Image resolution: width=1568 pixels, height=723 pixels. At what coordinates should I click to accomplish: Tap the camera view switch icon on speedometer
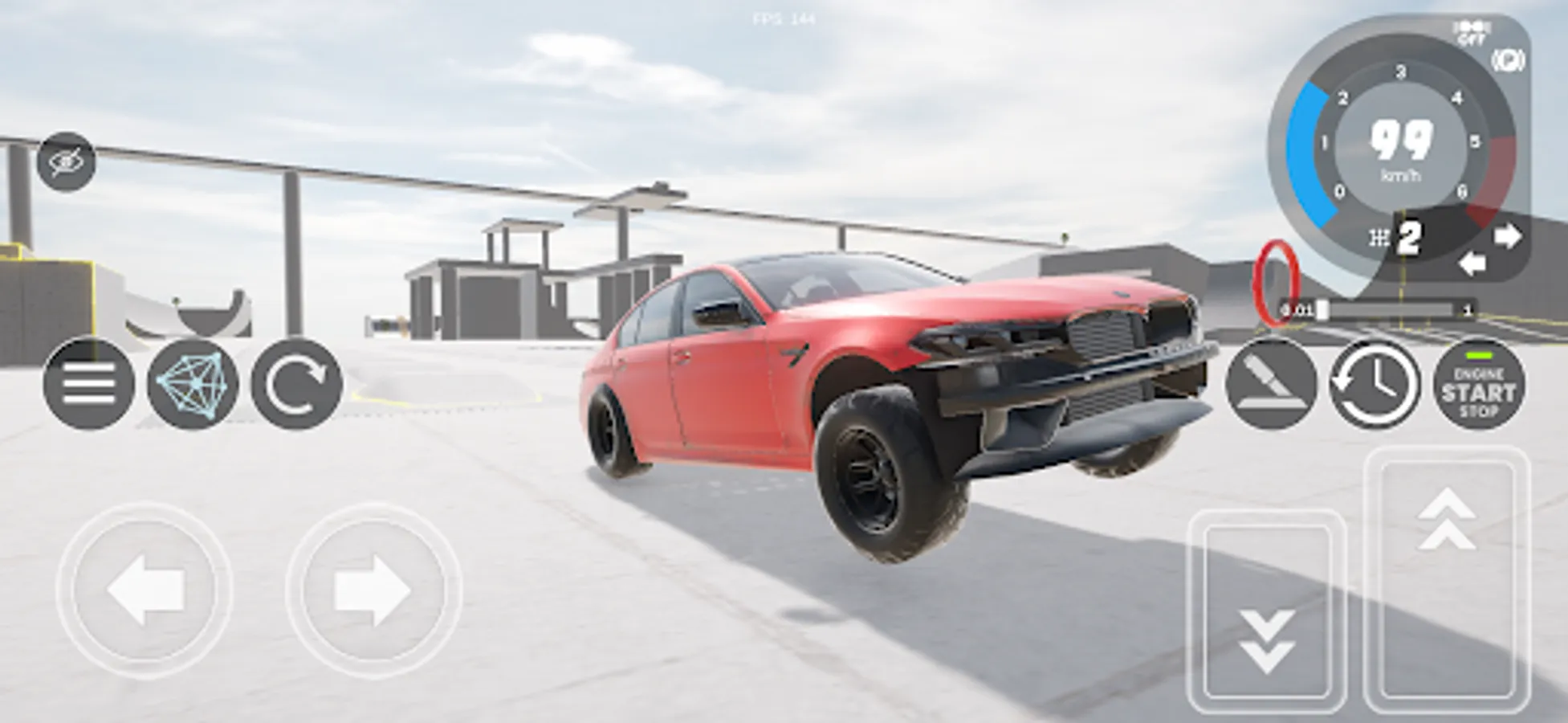pyautogui.click(x=1509, y=60)
